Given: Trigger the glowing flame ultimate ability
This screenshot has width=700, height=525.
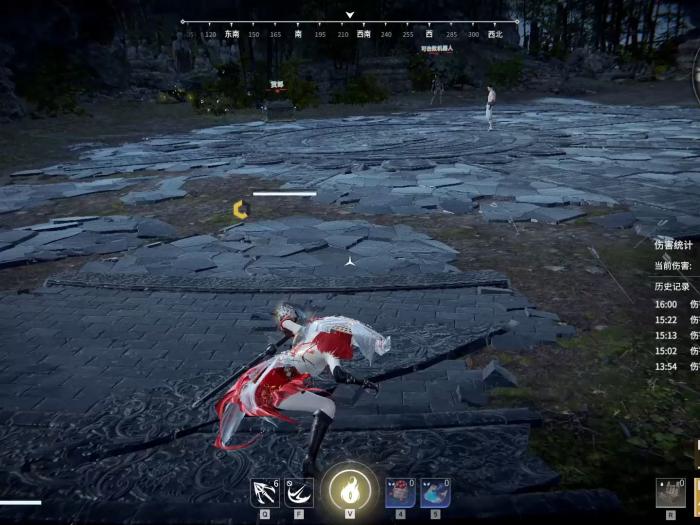Looking at the screenshot, I should coord(350,490).
